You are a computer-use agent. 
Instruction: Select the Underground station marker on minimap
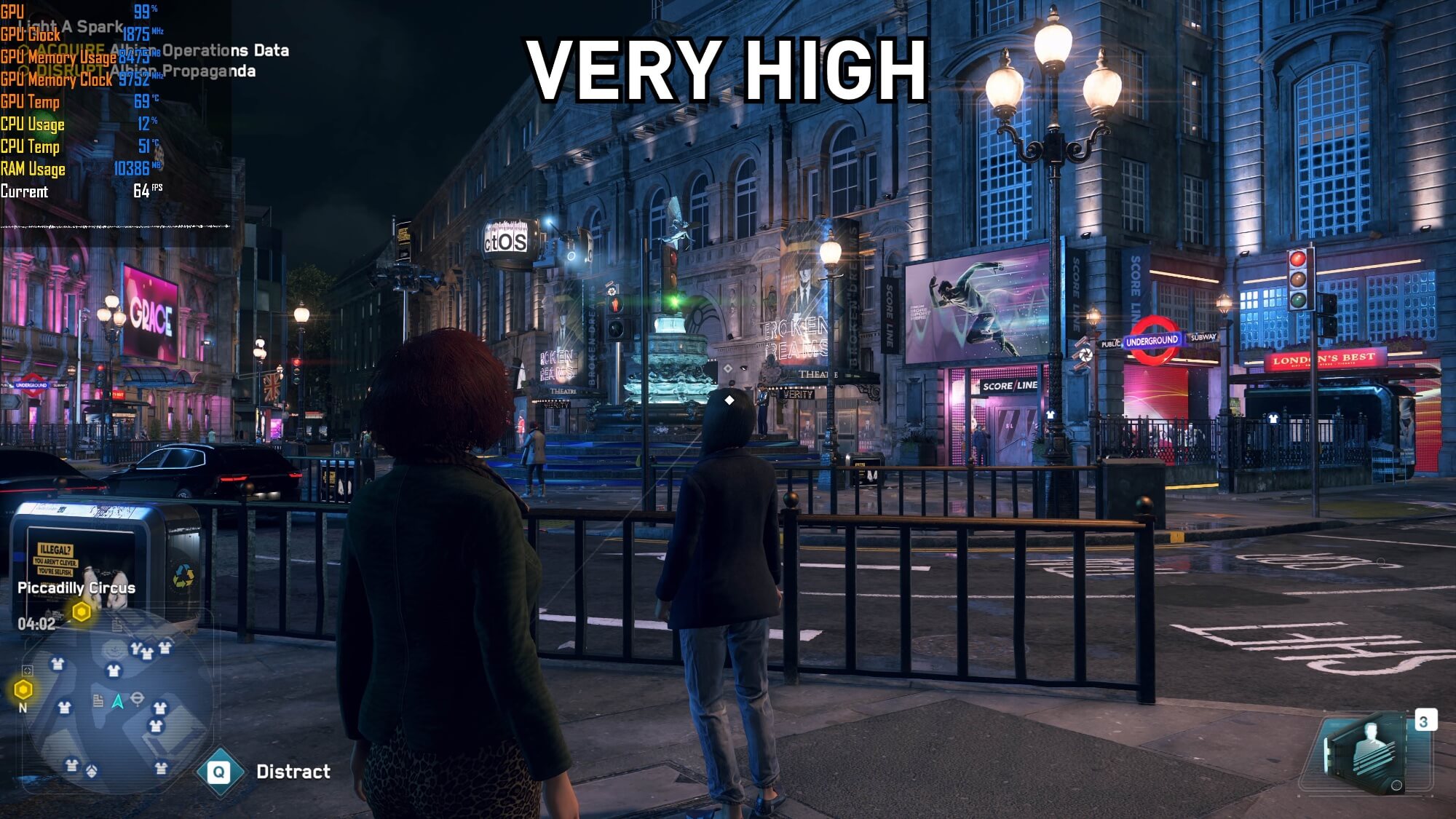137,700
